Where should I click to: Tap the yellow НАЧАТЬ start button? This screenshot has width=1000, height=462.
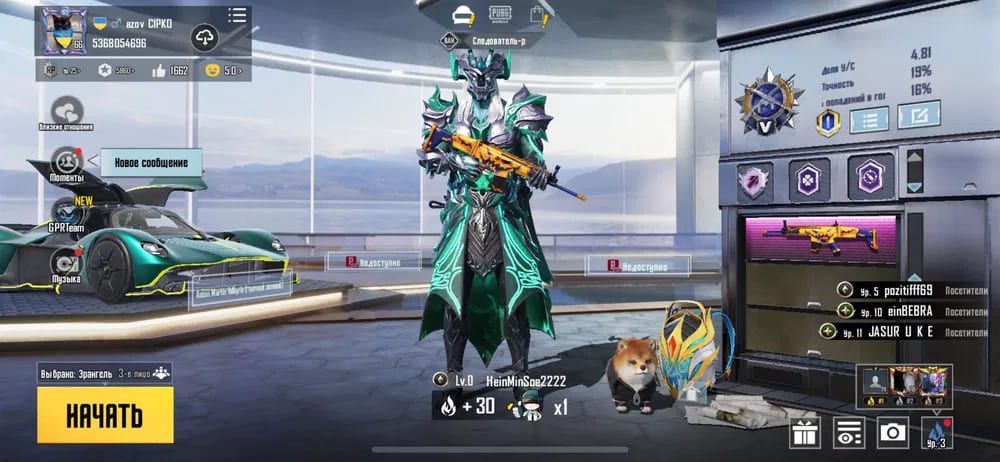click(105, 414)
